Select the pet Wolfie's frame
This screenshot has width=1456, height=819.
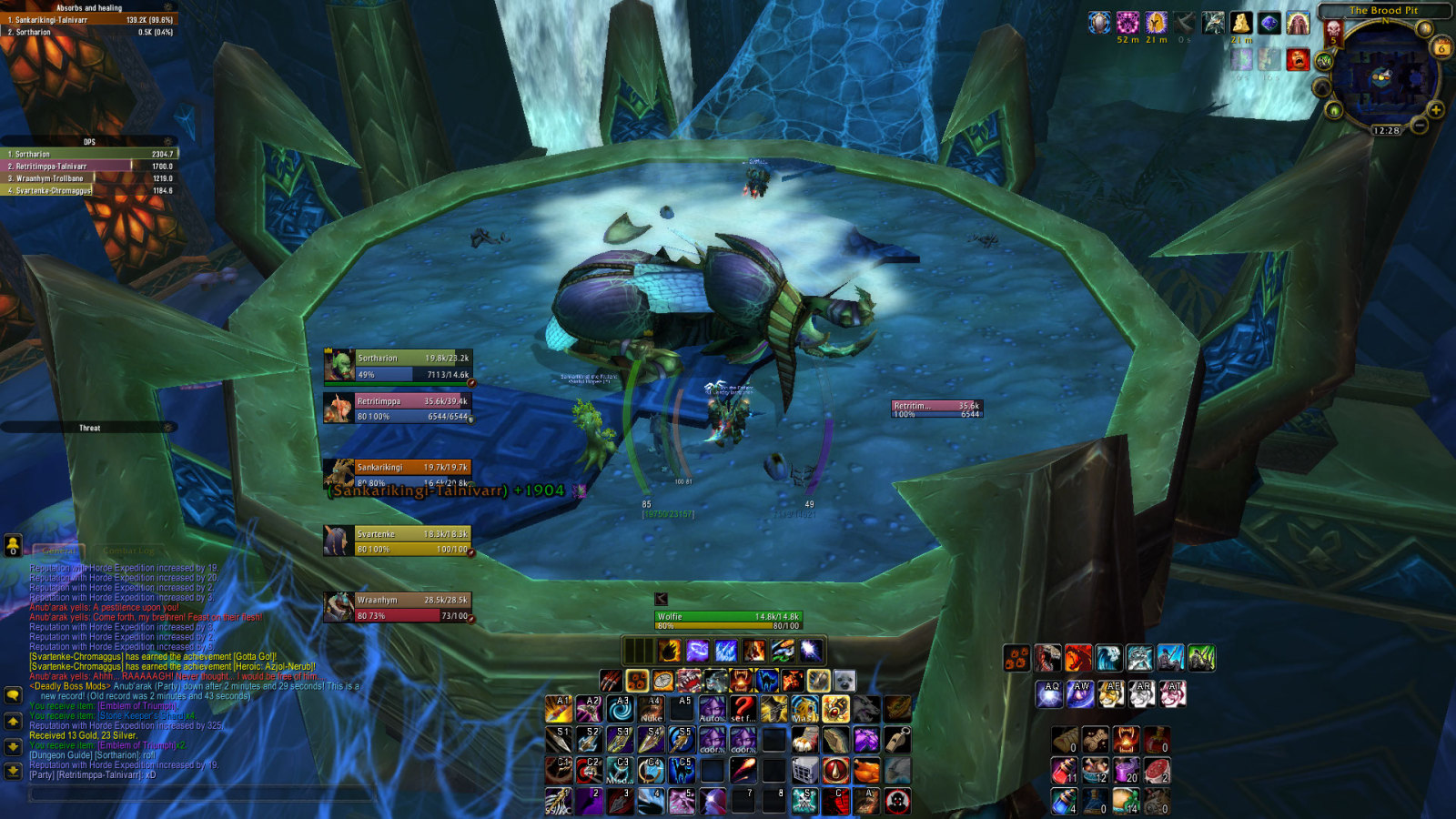tap(727, 621)
